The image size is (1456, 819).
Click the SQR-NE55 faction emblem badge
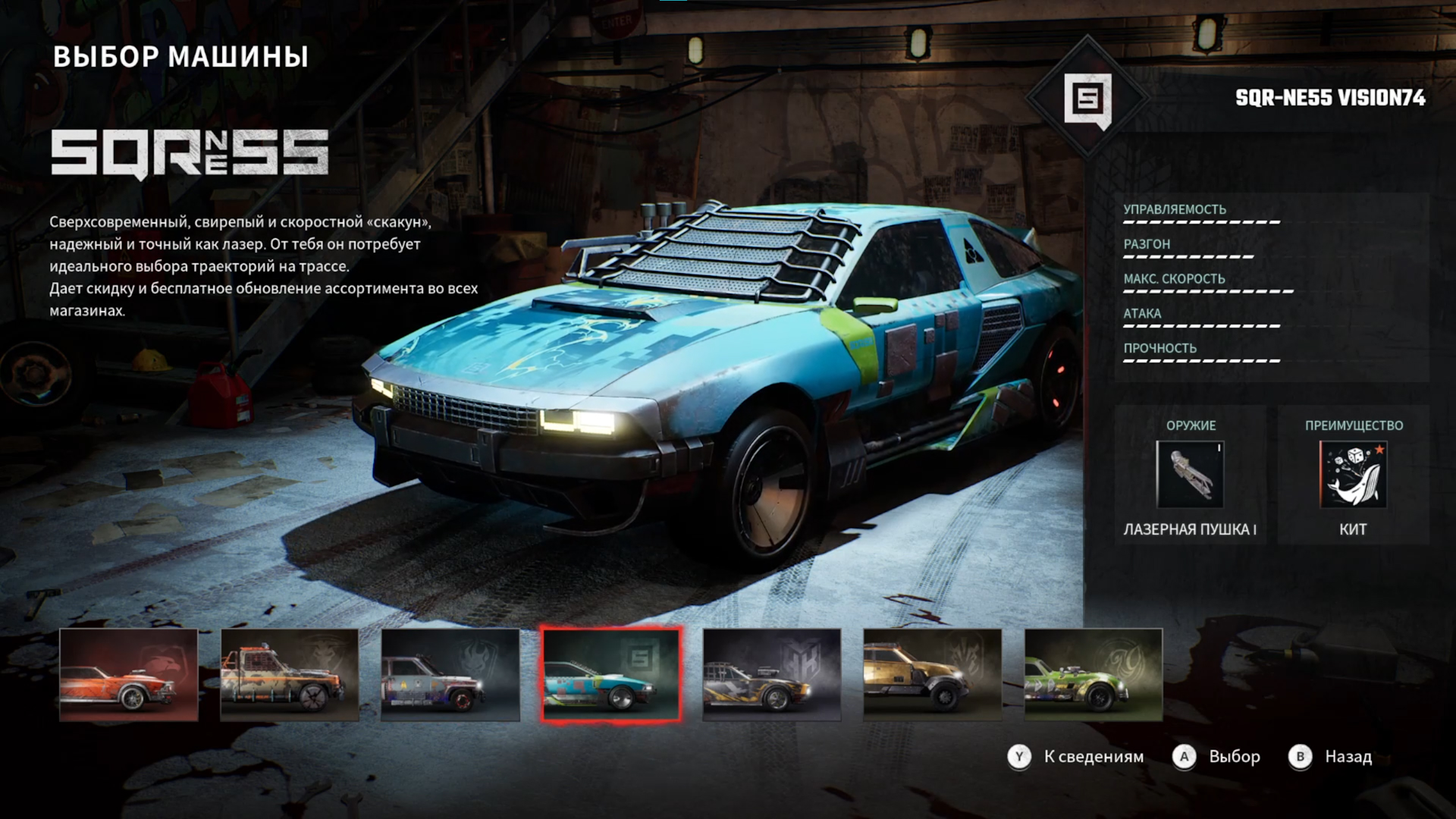tap(1087, 99)
